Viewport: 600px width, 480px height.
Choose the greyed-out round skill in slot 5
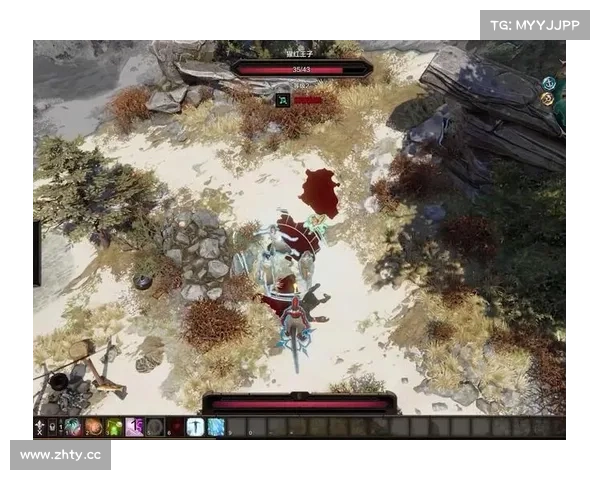pos(154,427)
